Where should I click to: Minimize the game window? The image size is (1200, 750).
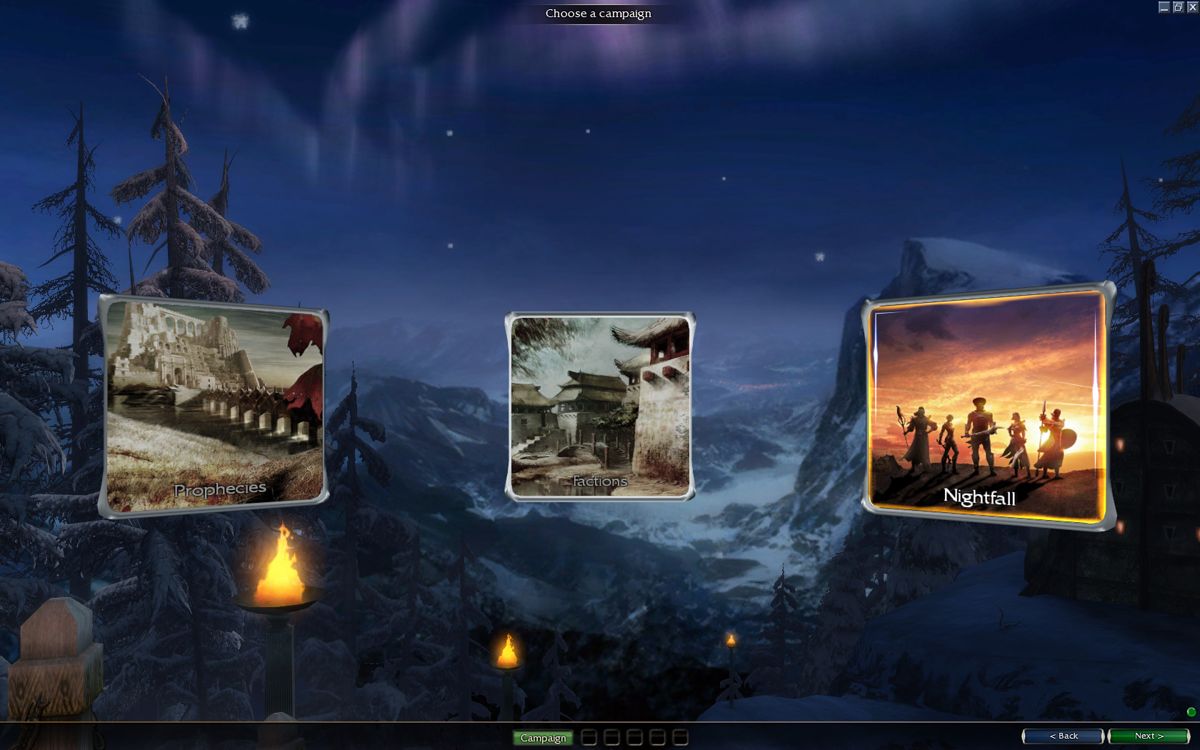pos(1164,7)
